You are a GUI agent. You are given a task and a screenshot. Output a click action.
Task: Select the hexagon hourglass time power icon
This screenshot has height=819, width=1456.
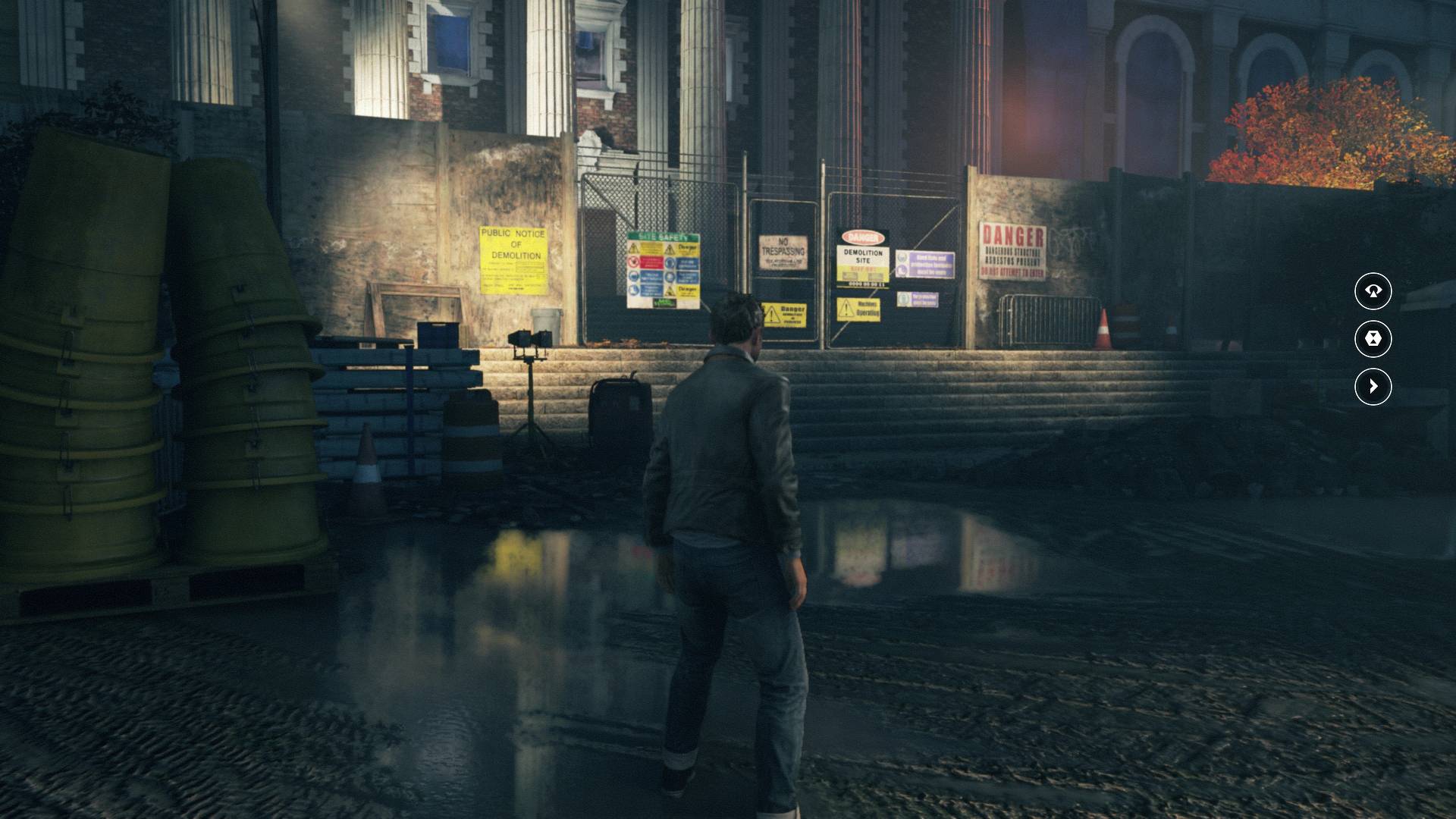(x=1373, y=339)
